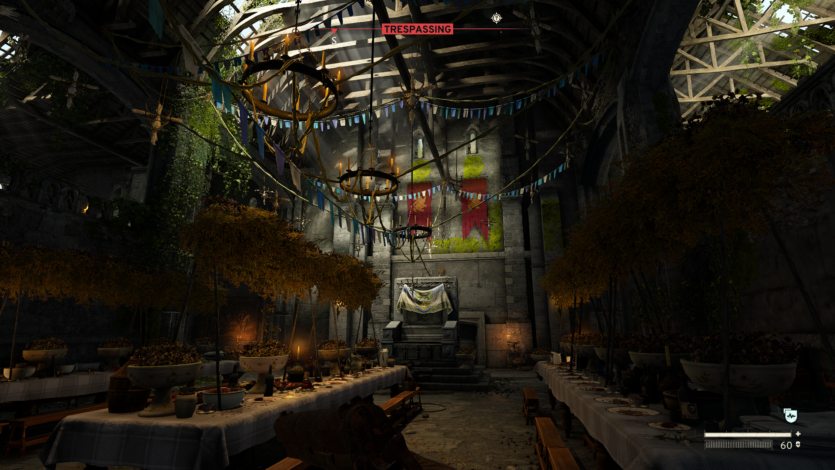
Task: Select the shield status icon above the health bar
Action: pos(790,415)
